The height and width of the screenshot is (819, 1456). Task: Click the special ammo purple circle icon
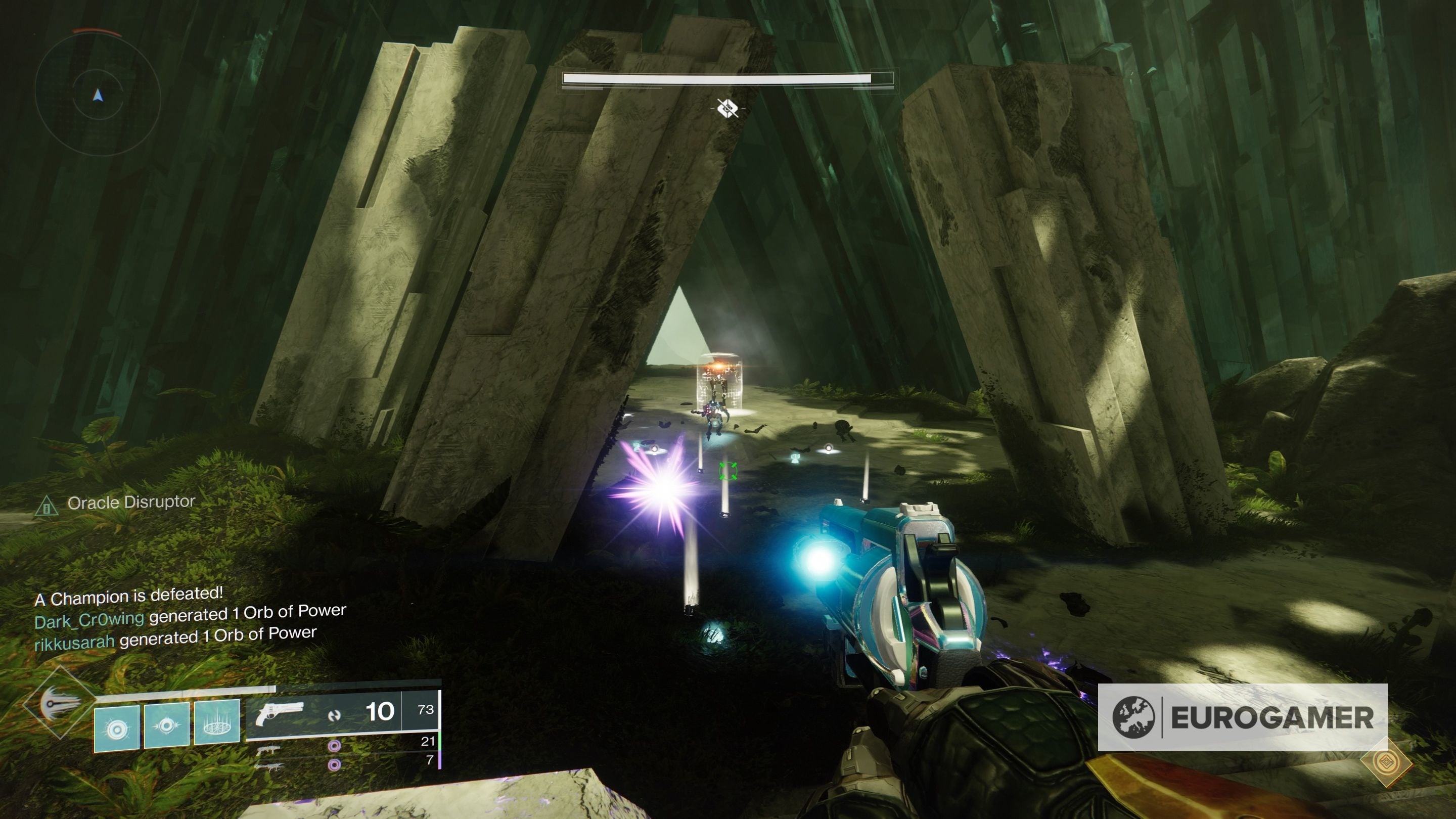[335, 746]
